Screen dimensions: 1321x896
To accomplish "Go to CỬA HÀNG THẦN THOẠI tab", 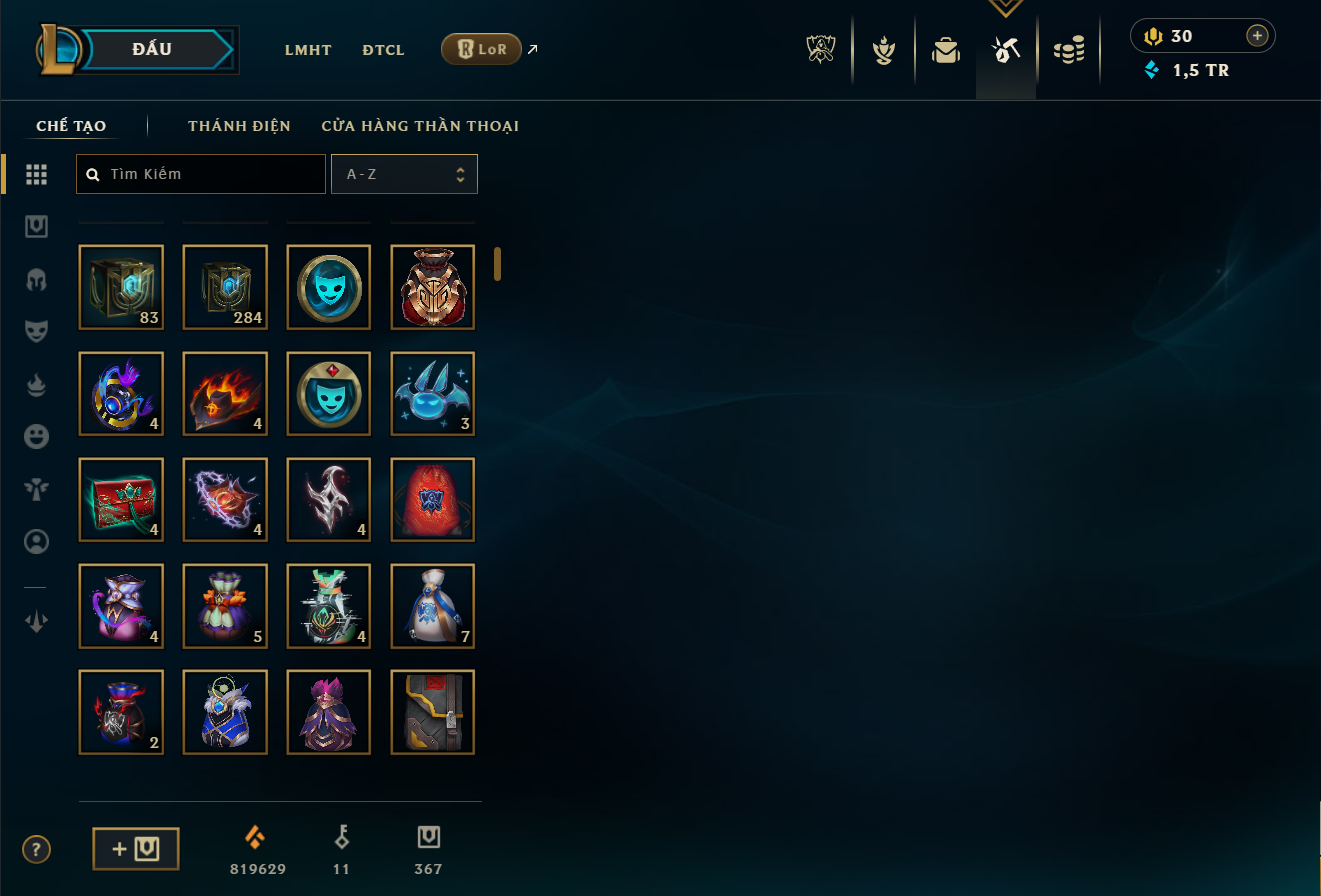I will pyautogui.click(x=420, y=126).
